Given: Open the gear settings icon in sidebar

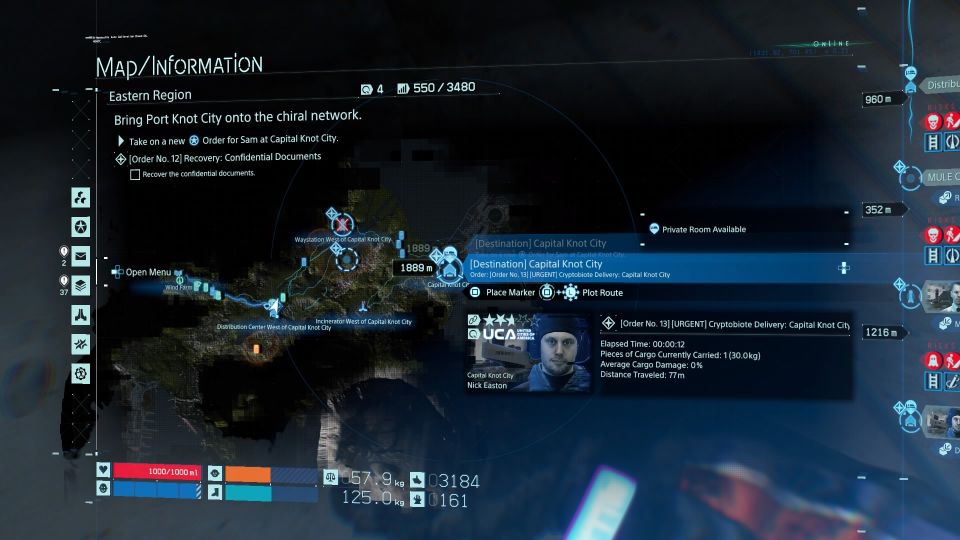Looking at the screenshot, I should tap(81, 373).
